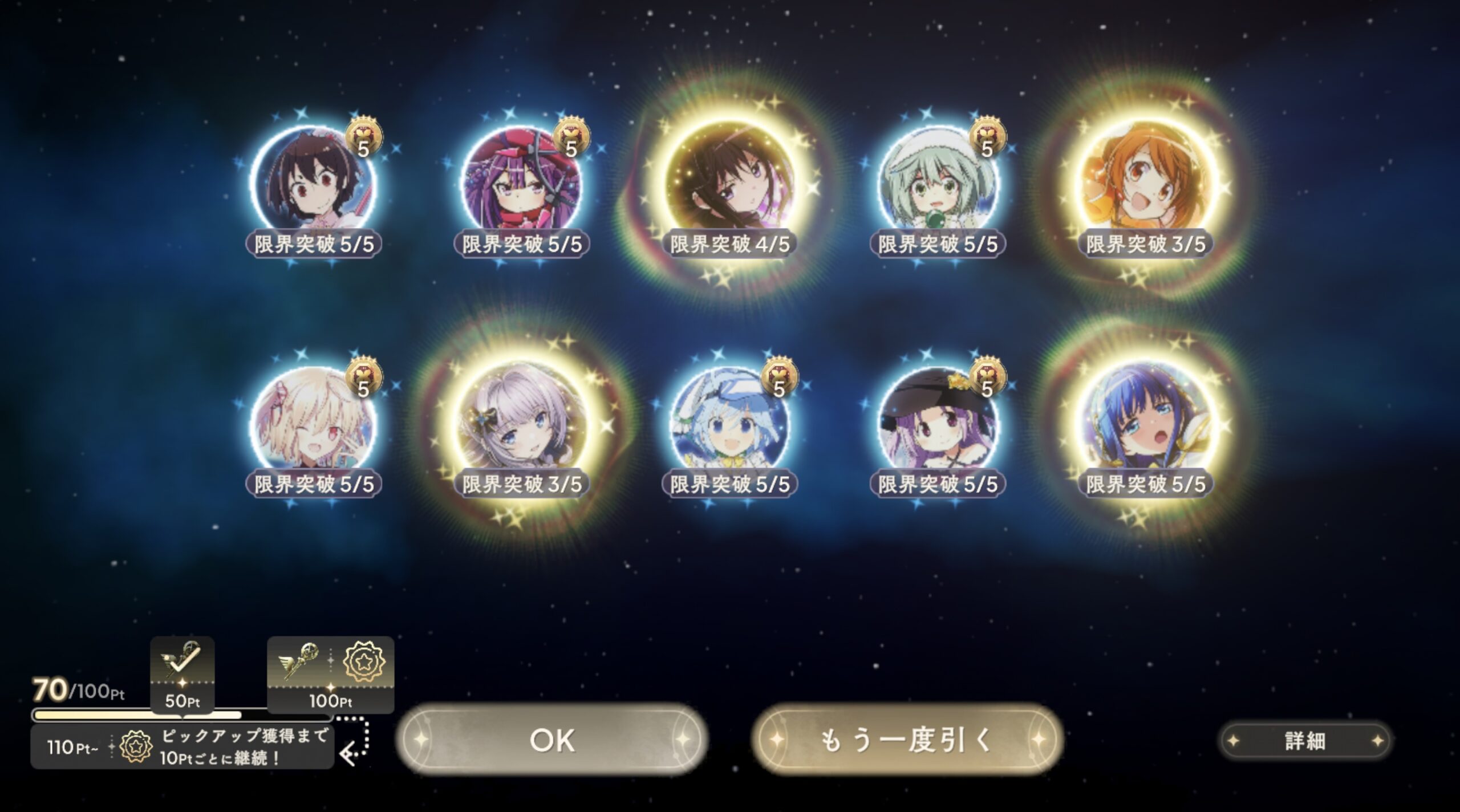This screenshot has height=812, width=1460.
Task: Select the black-haired girl with red eyes portrait
Action: coord(313,182)
